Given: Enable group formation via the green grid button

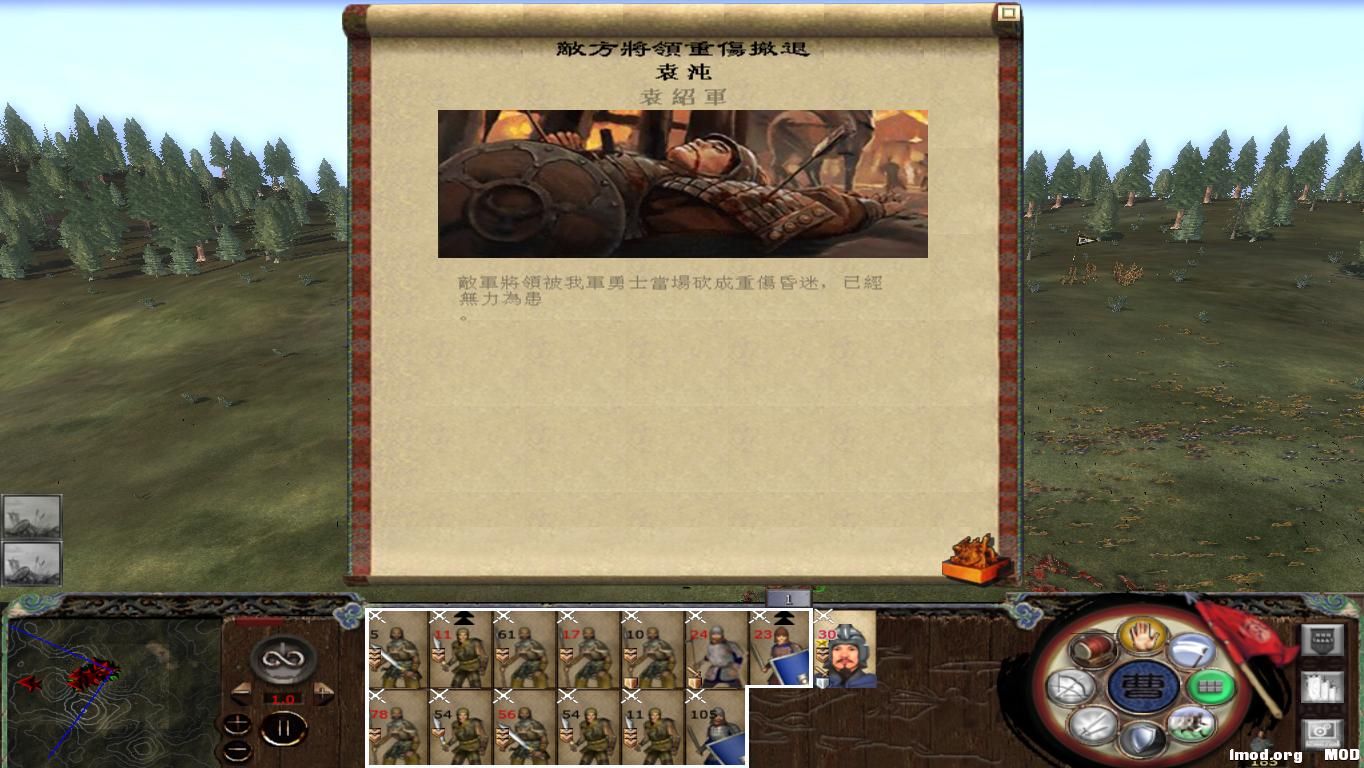Looking at the screenshot, I should tap(1210, 686).
